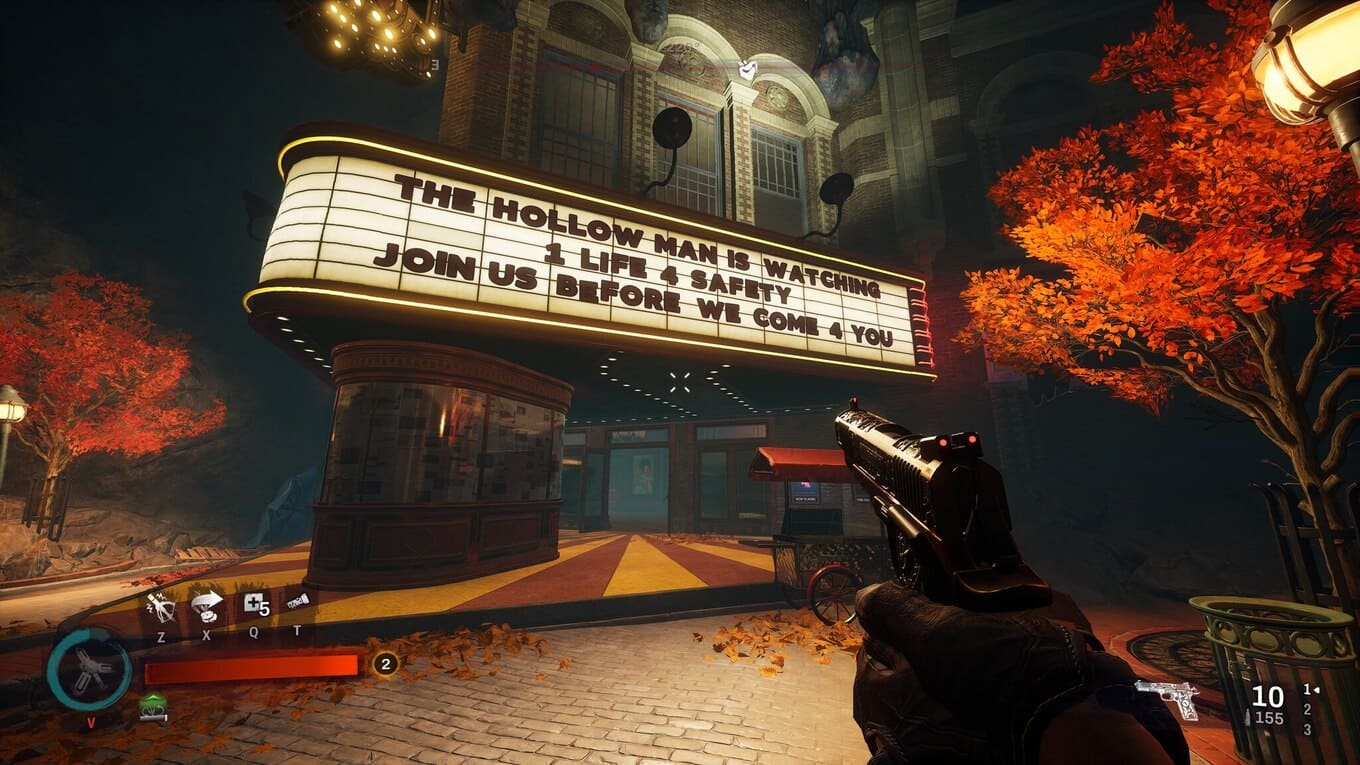Switch to weapon slot 3

(1305, 729)
